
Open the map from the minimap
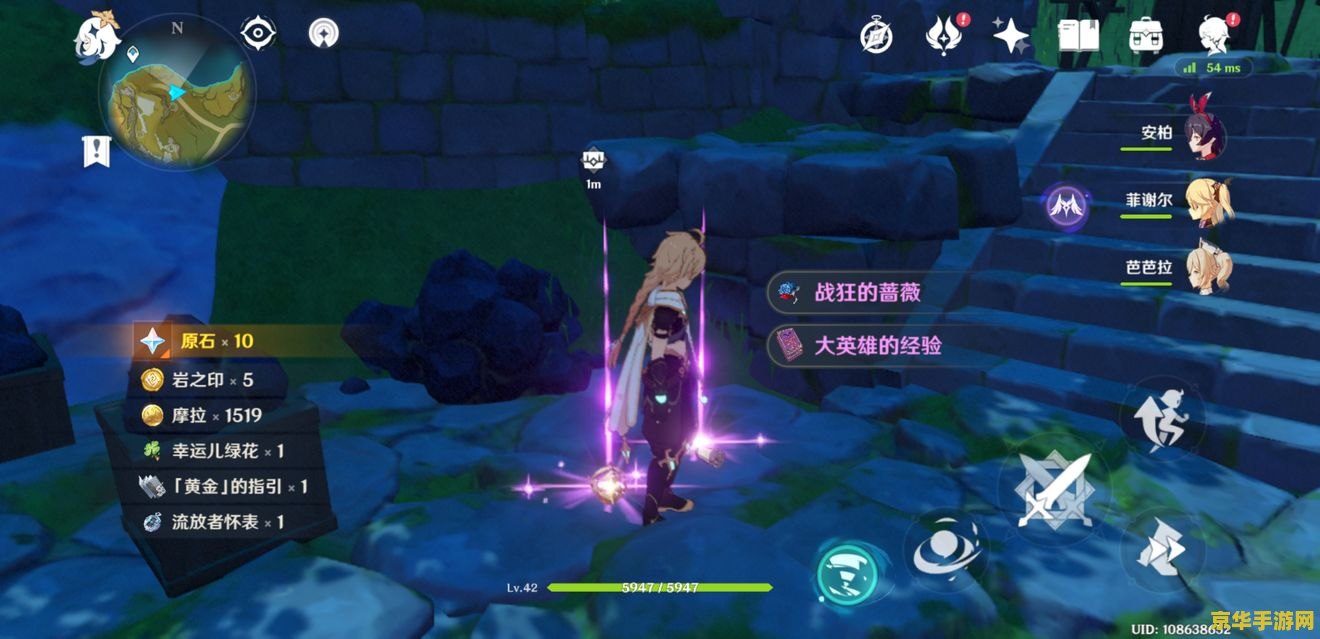coord(176,97)
